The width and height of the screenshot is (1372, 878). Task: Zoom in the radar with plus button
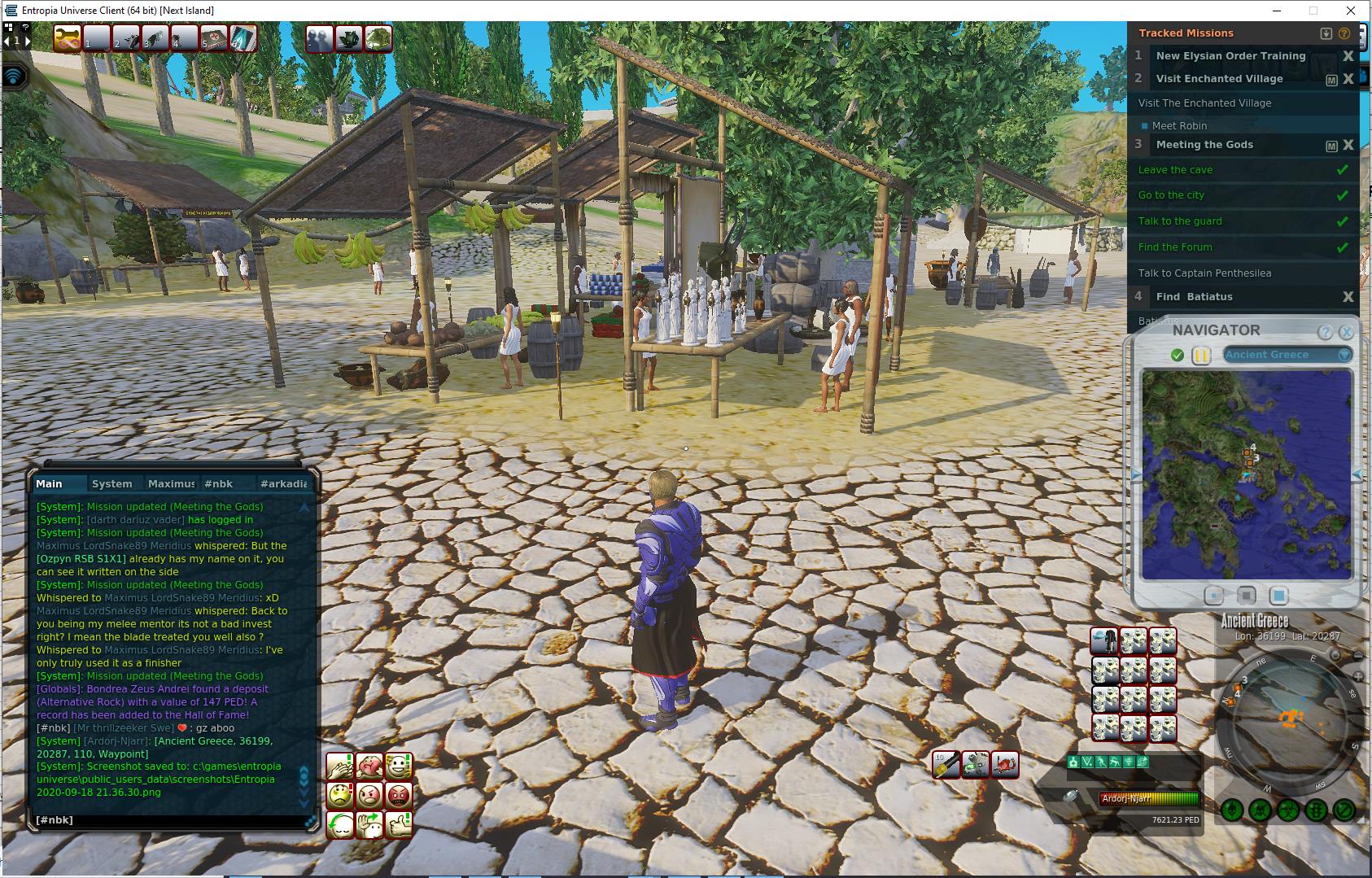point(1358,676)
